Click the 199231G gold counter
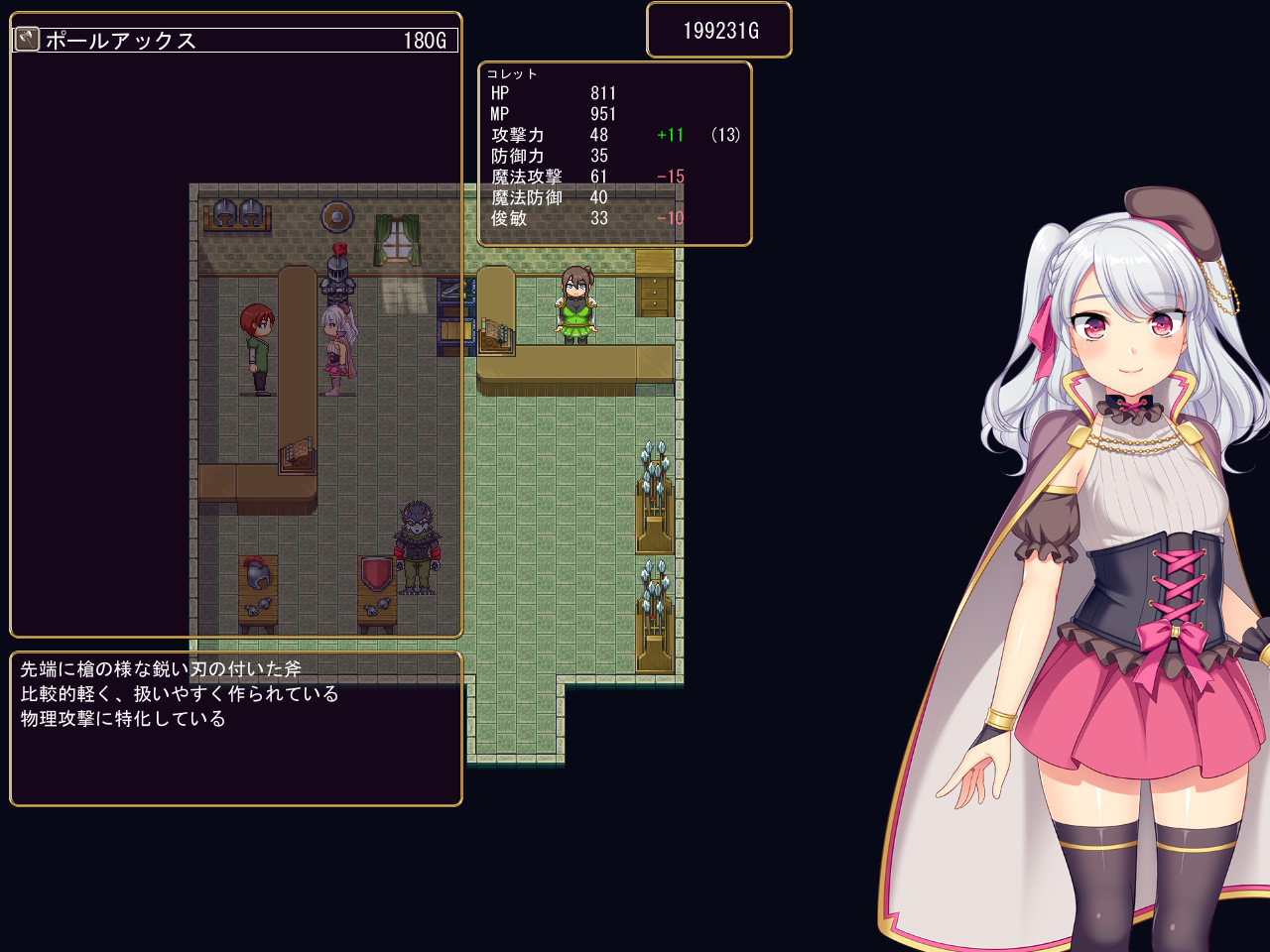The height and width of the screenshot is (952, 1270). [x=718, y=29]
